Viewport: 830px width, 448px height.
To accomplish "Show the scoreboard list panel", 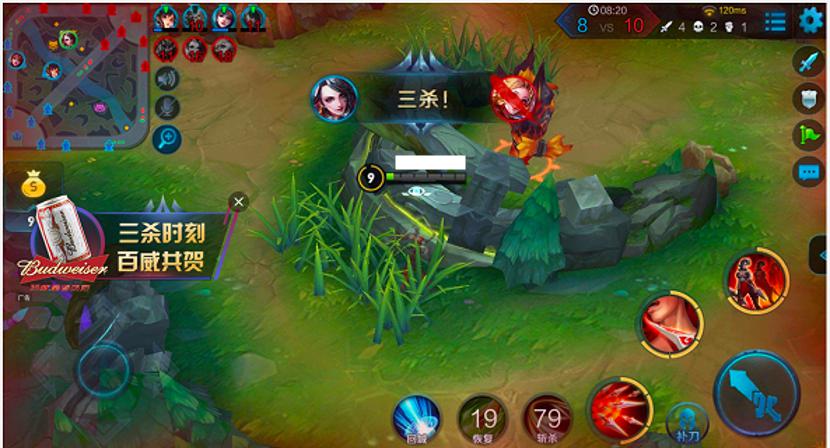I will coord(775,21).
